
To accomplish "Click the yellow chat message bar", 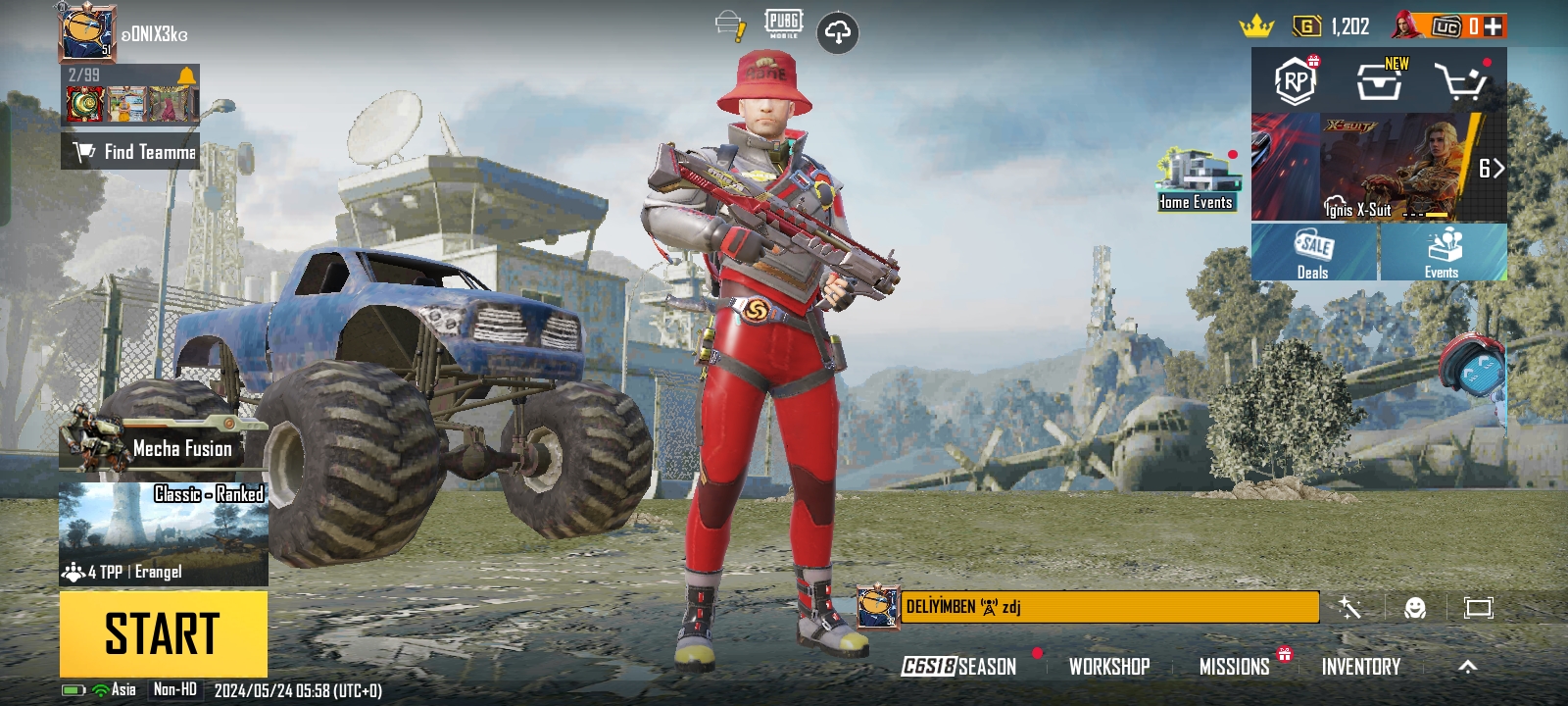I will point(1108,607).
